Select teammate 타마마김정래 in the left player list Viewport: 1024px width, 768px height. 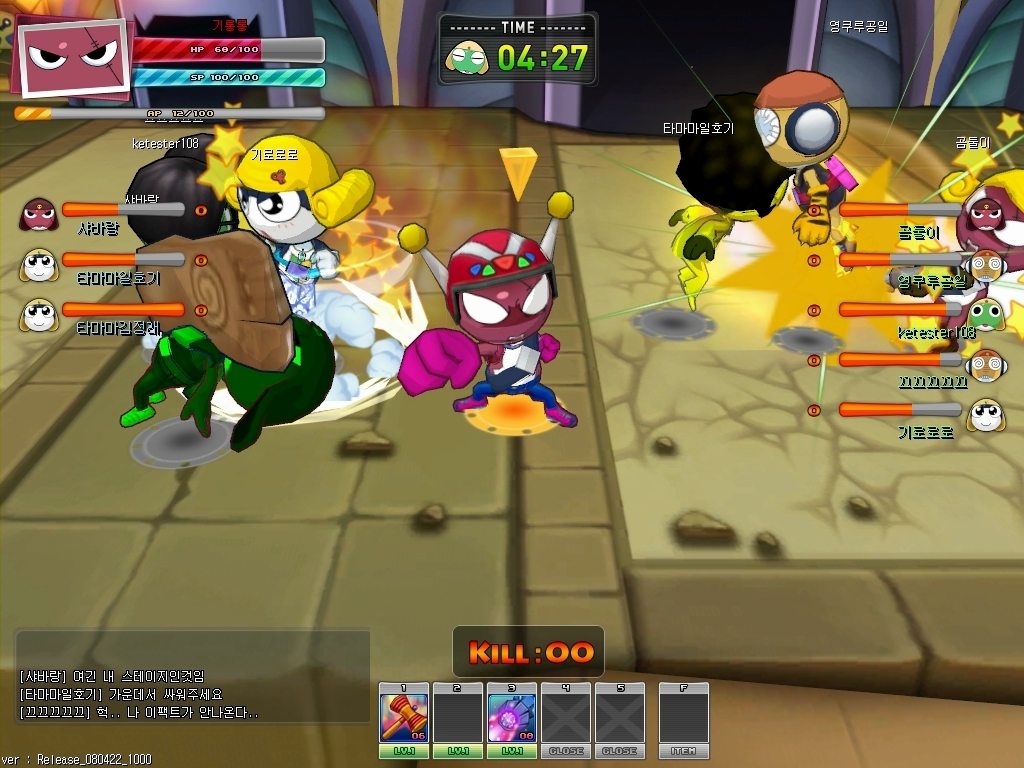point(38,313)
